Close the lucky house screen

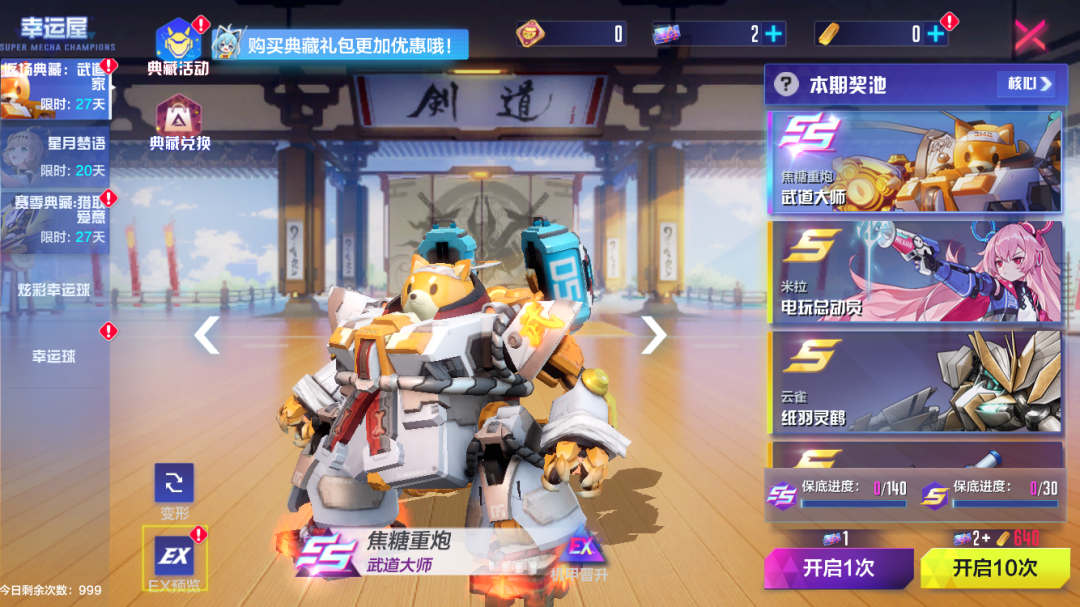point(1030,35)
